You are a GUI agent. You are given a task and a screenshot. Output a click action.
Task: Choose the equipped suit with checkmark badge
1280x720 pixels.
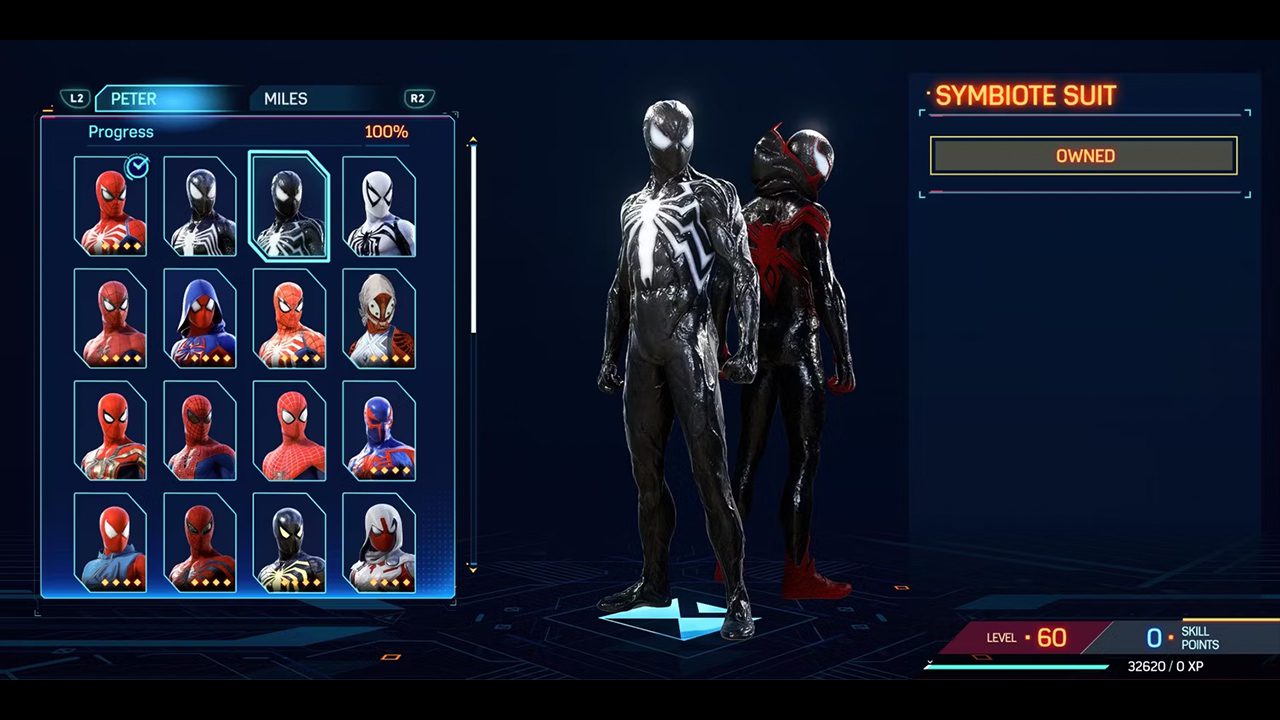tap(110, 206)
